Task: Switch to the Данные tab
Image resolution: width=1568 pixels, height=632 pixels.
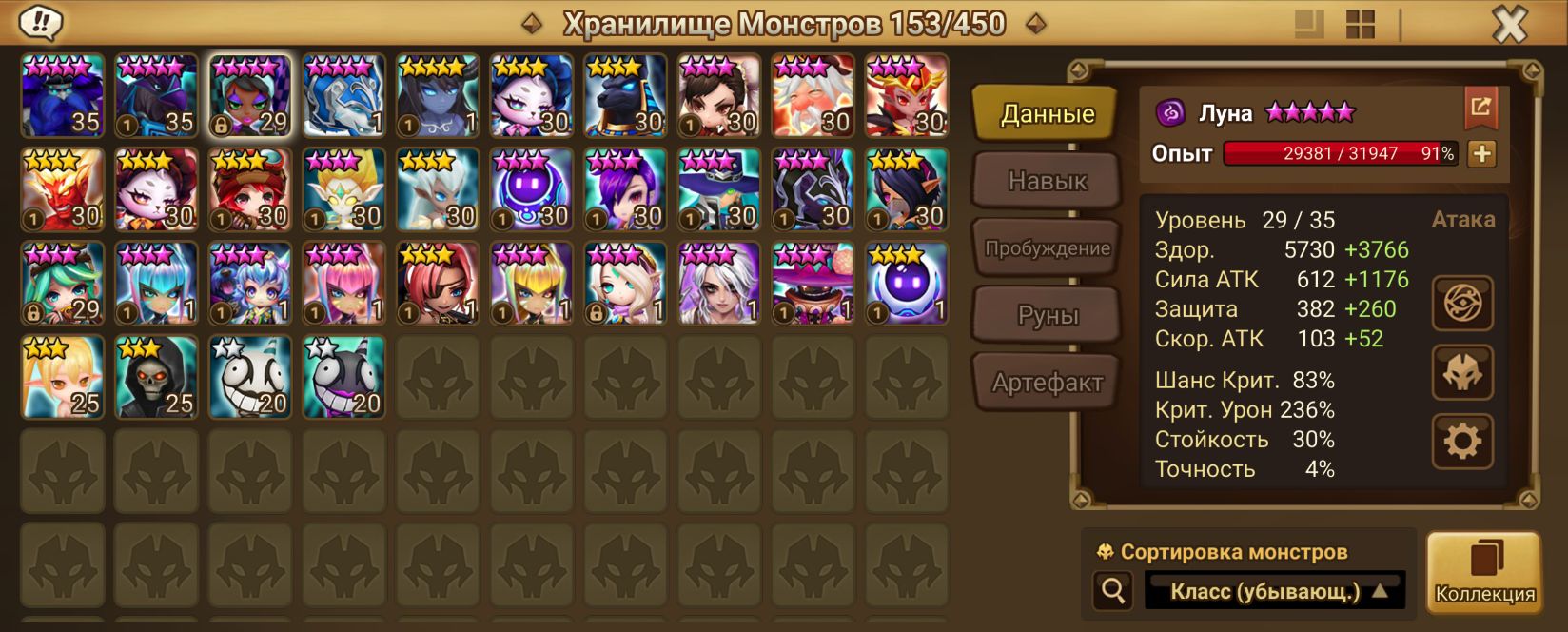Action: (x=1047, y=114)
